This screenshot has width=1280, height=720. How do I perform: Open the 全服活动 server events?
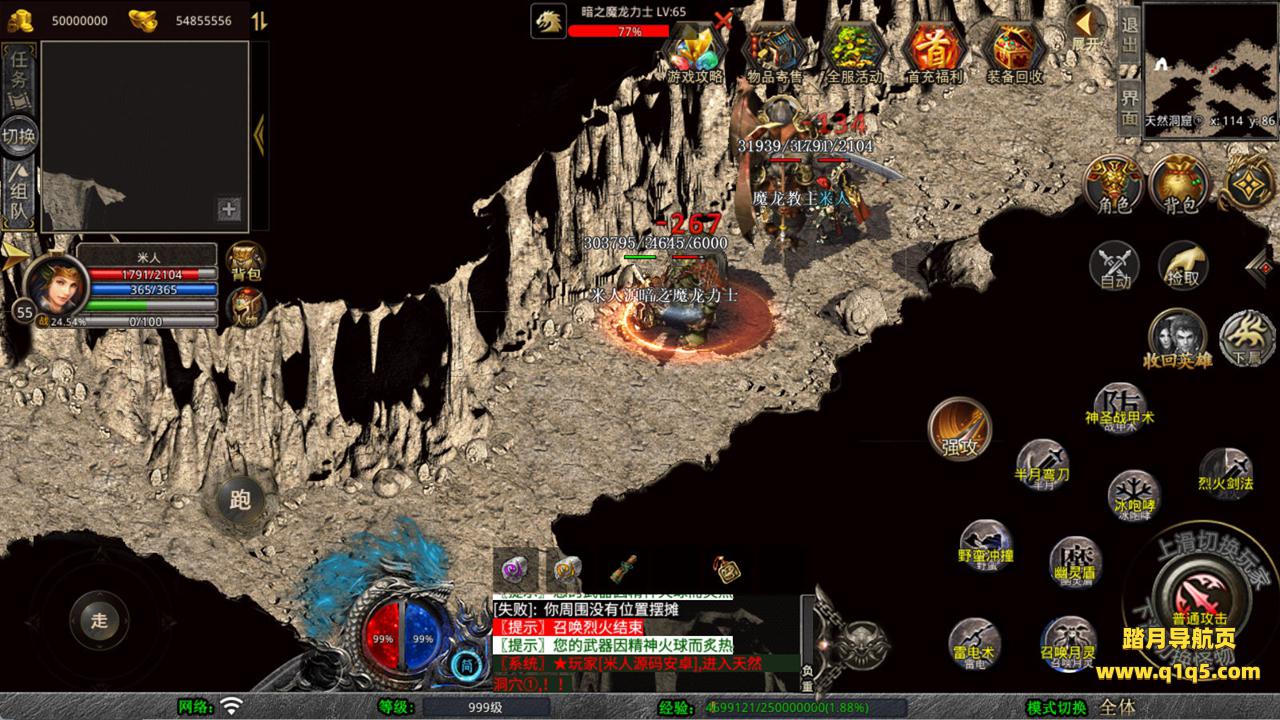pyautogui.click(x=854, y=50)
